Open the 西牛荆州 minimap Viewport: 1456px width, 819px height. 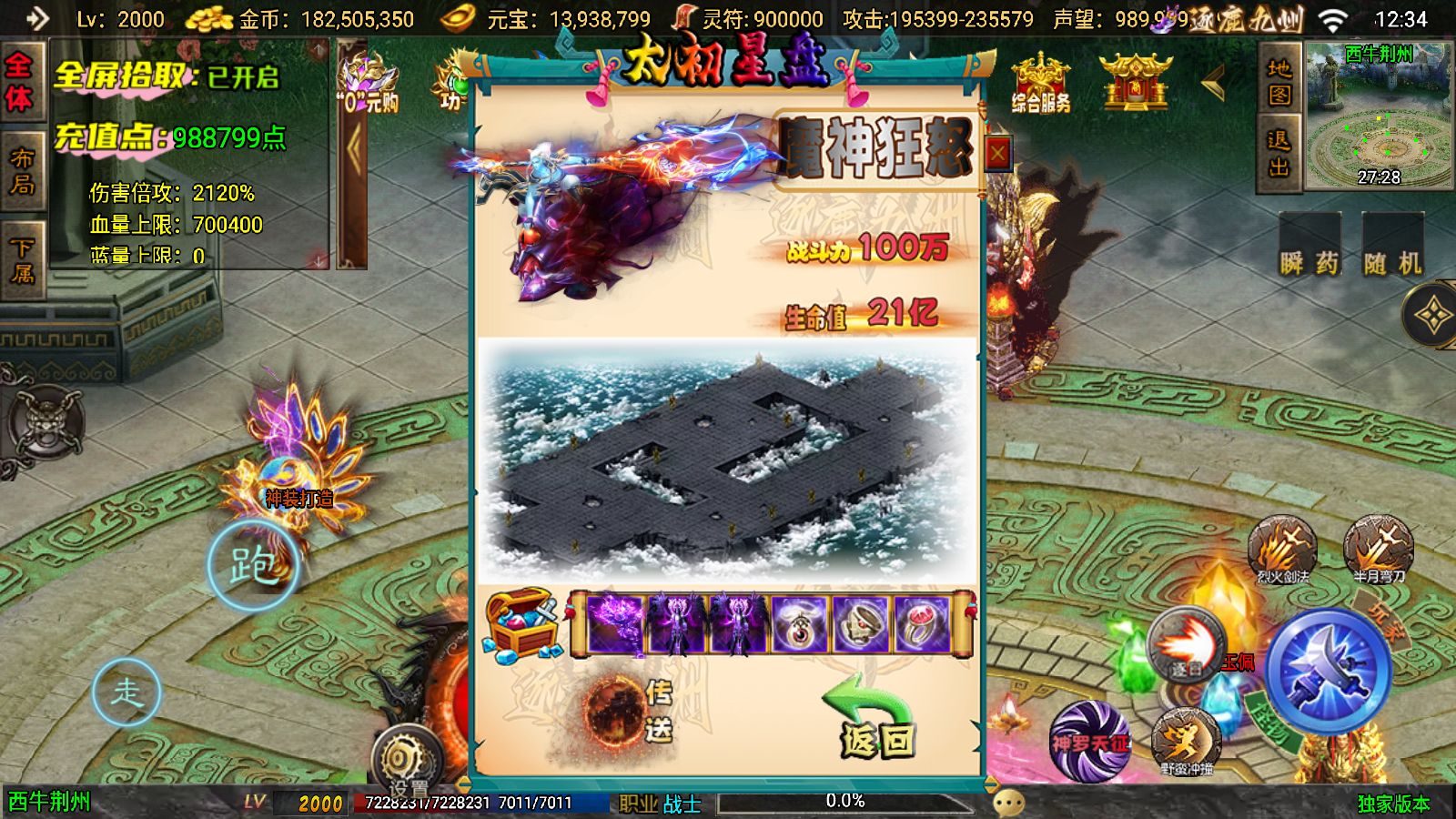pos(1379,116)
